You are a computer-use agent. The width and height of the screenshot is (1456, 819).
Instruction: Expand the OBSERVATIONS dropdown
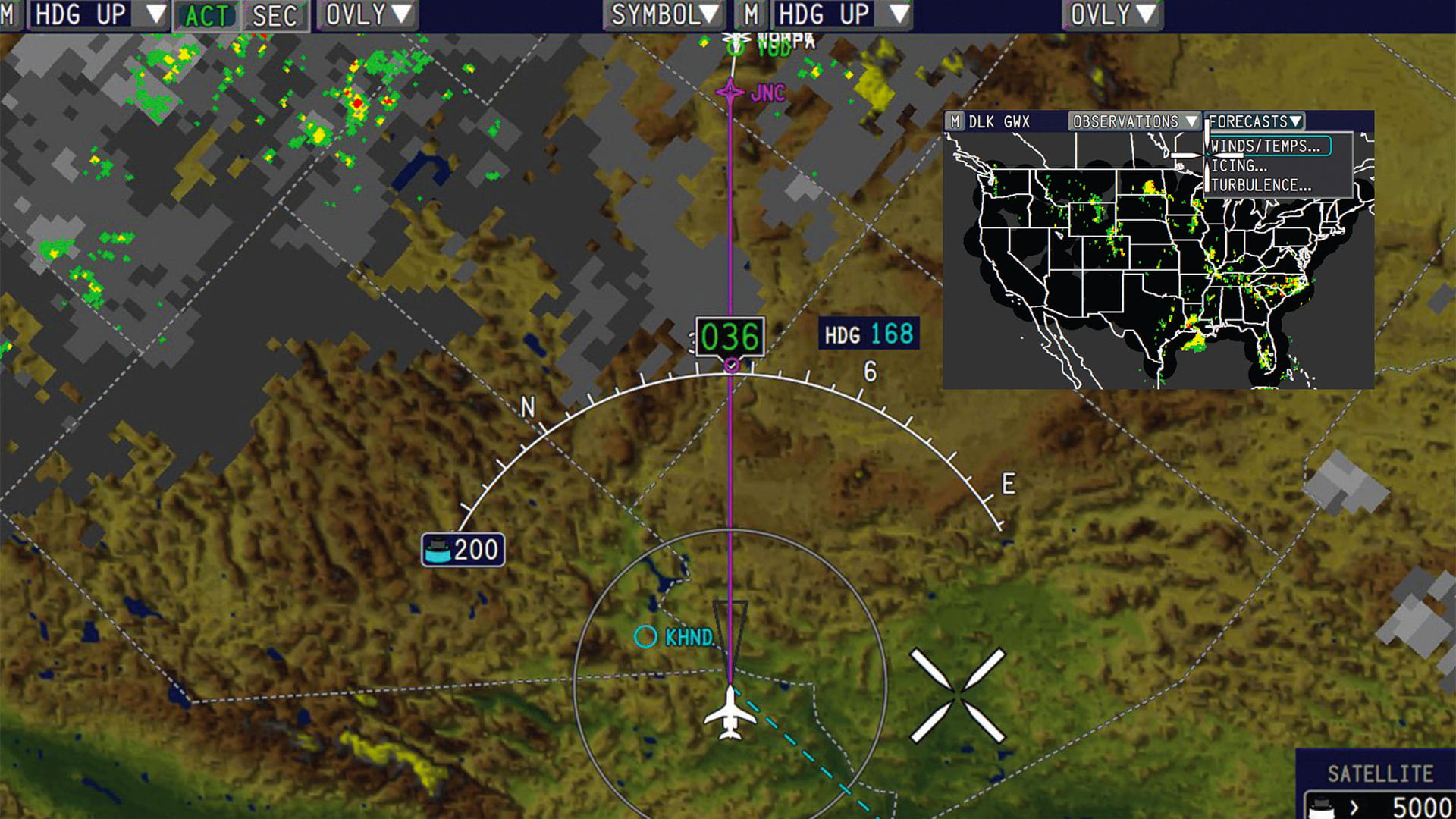pyautogui.click(x=1127, y=120)
